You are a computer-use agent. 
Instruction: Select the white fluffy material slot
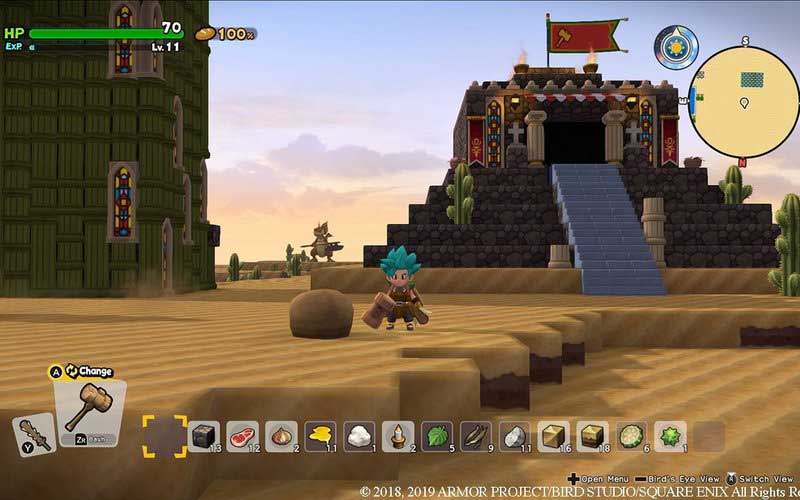tap(359, 435)
